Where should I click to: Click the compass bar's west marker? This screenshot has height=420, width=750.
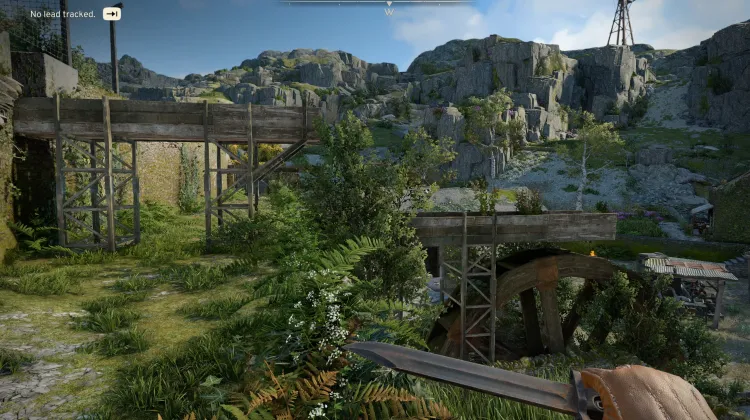pos(388,10)
